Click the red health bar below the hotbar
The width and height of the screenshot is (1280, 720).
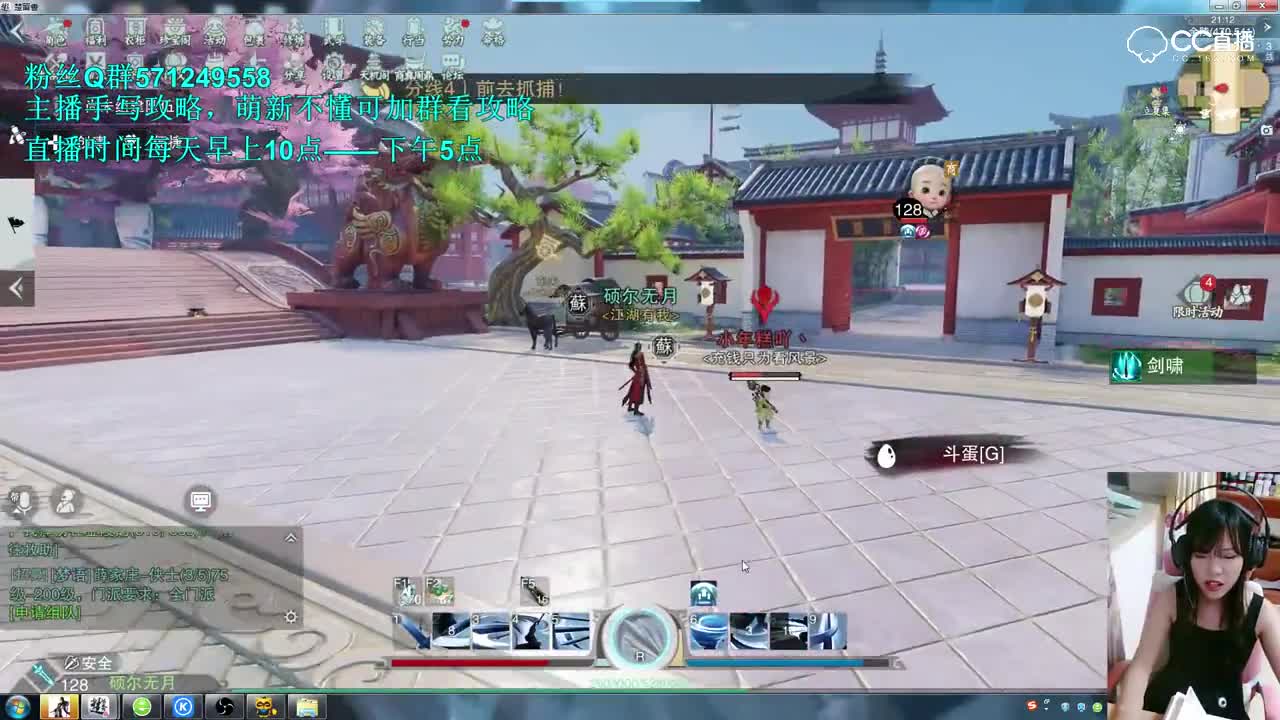468,662
